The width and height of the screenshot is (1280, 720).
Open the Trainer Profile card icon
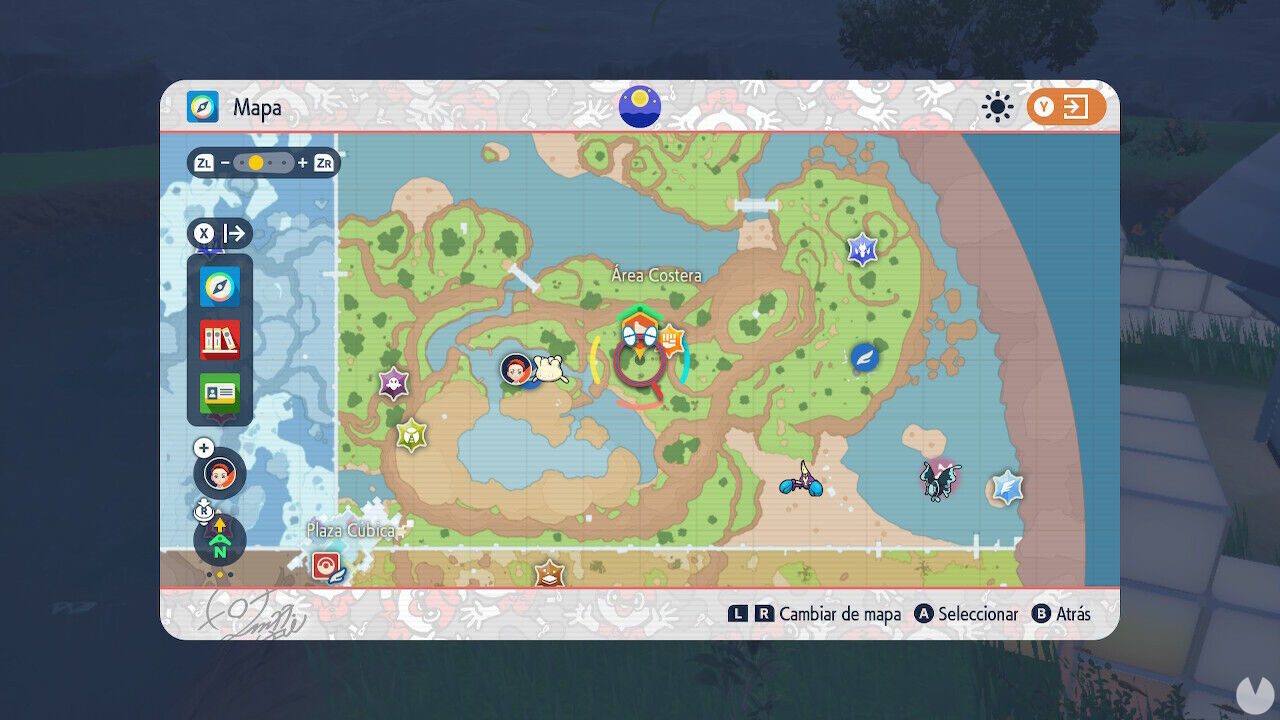218,394
